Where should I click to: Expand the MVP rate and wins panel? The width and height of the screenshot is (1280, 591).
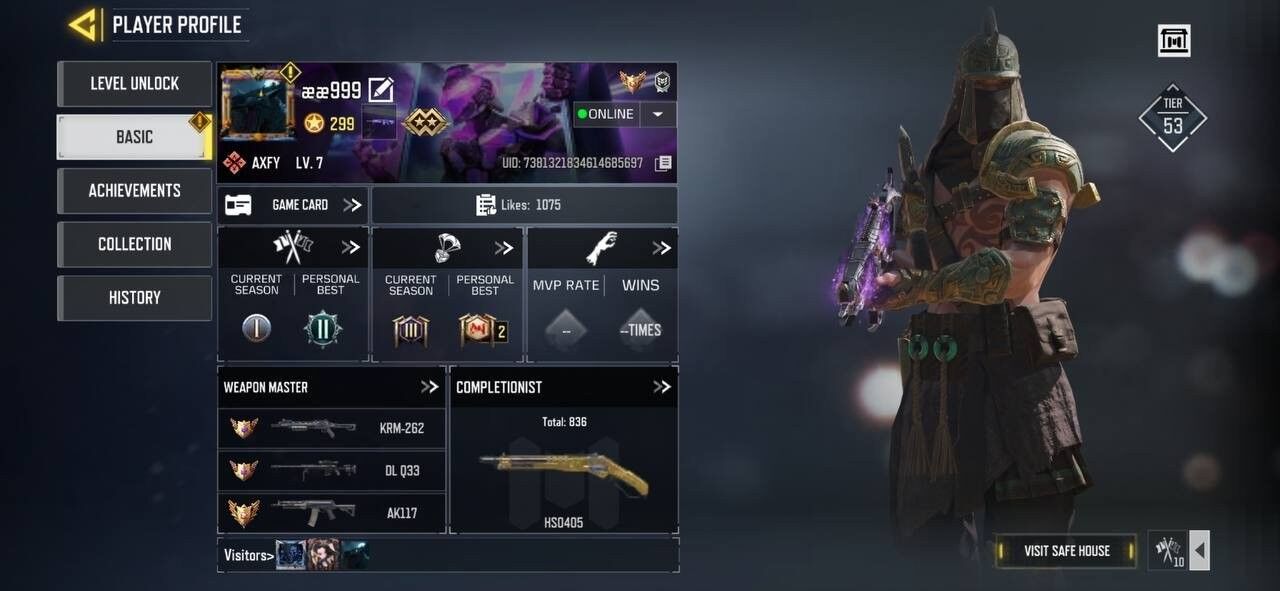661,248
